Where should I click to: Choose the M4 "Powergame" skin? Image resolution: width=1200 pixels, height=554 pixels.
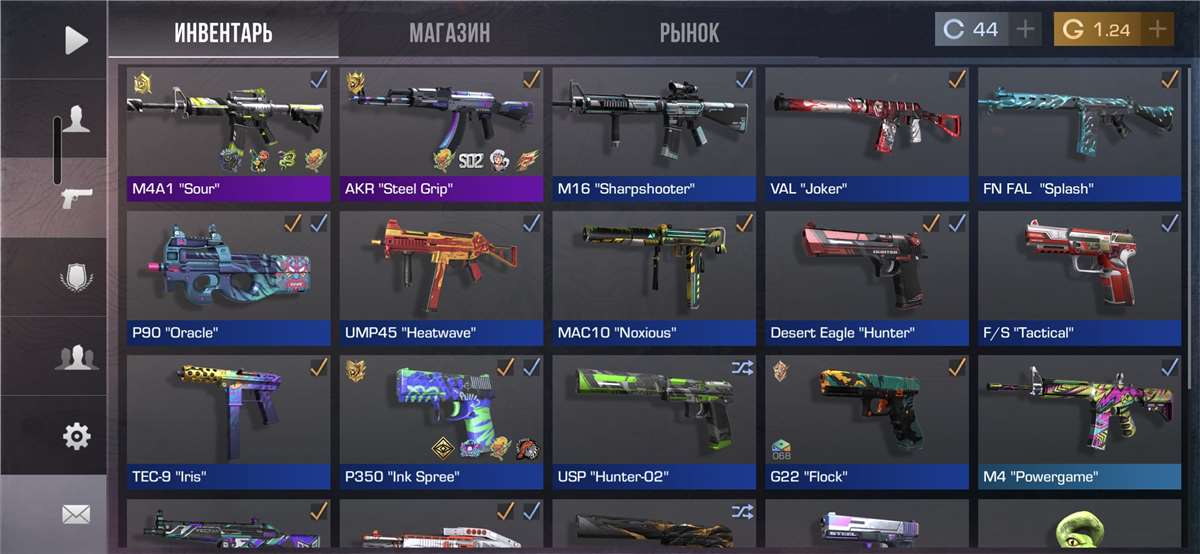[1079, 422]
